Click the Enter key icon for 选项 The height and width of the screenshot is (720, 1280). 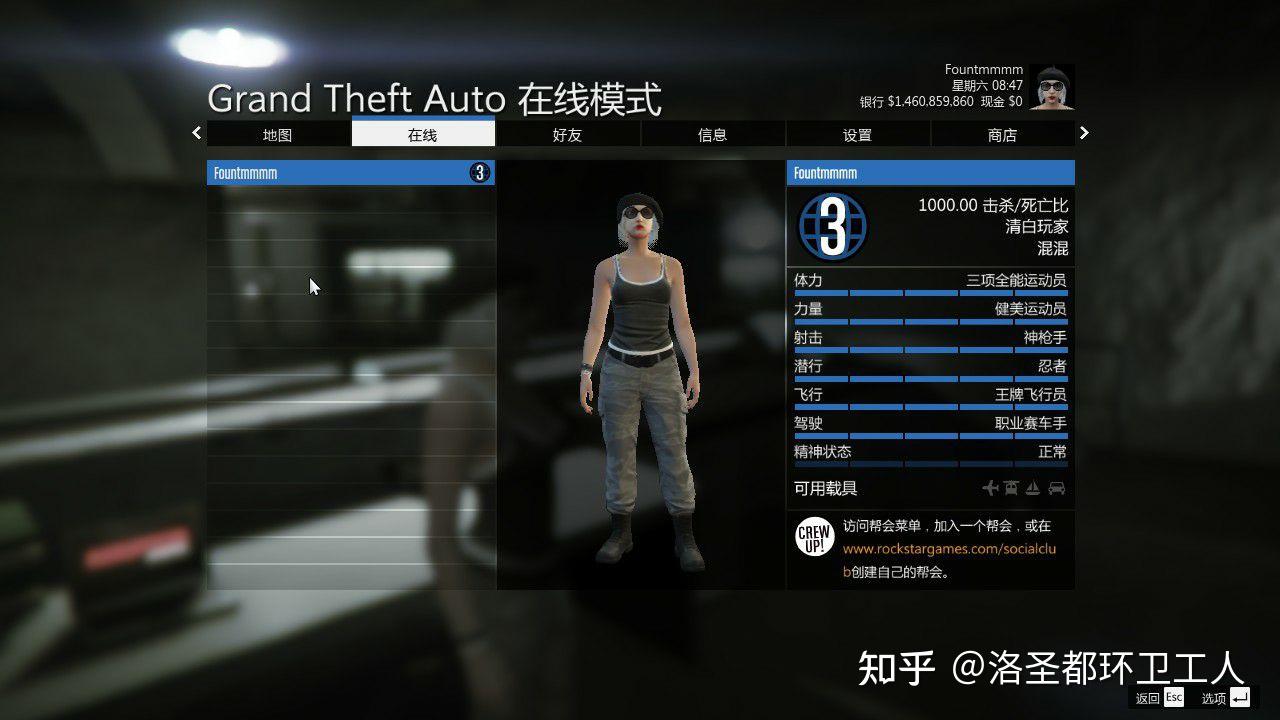coord(1240,697)
